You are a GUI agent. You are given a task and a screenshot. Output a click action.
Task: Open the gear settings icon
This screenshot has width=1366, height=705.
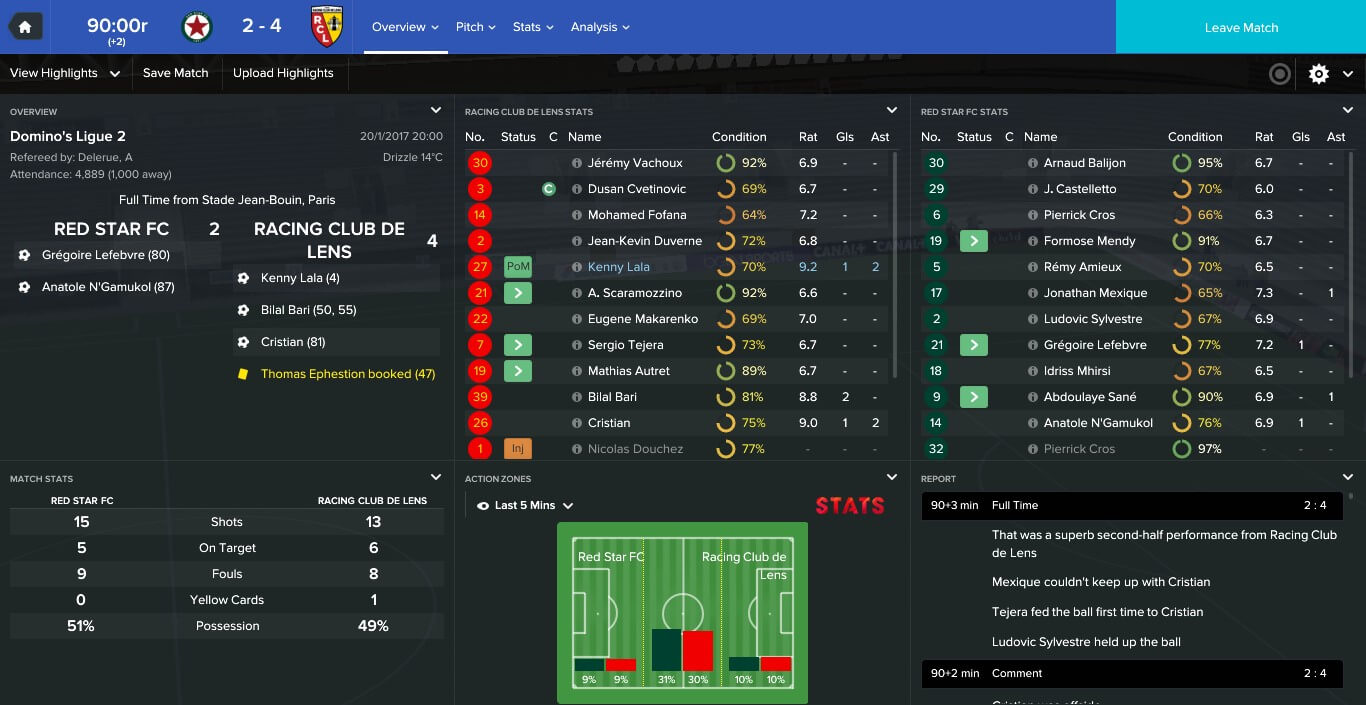pos(1319,73)
